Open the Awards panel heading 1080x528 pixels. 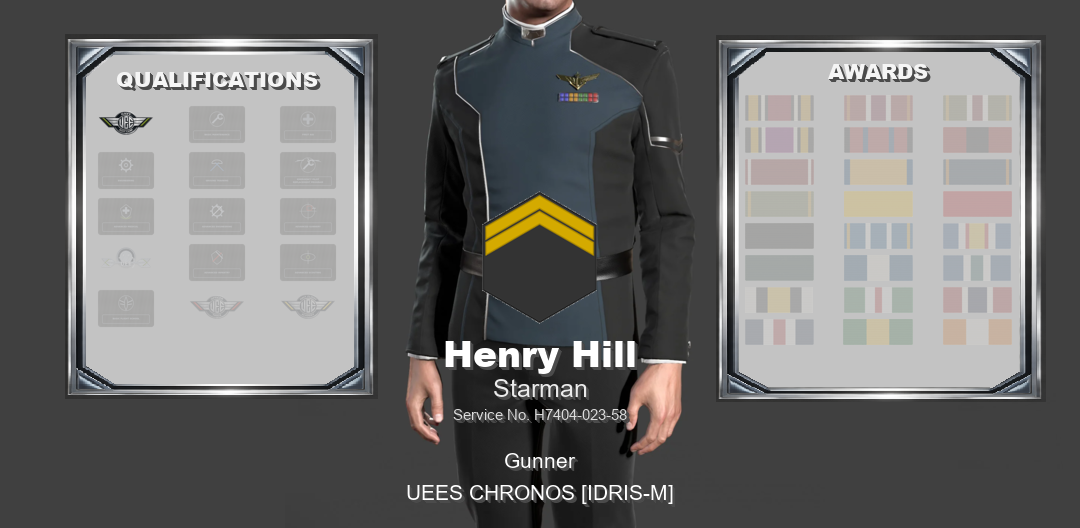[878, 72]
